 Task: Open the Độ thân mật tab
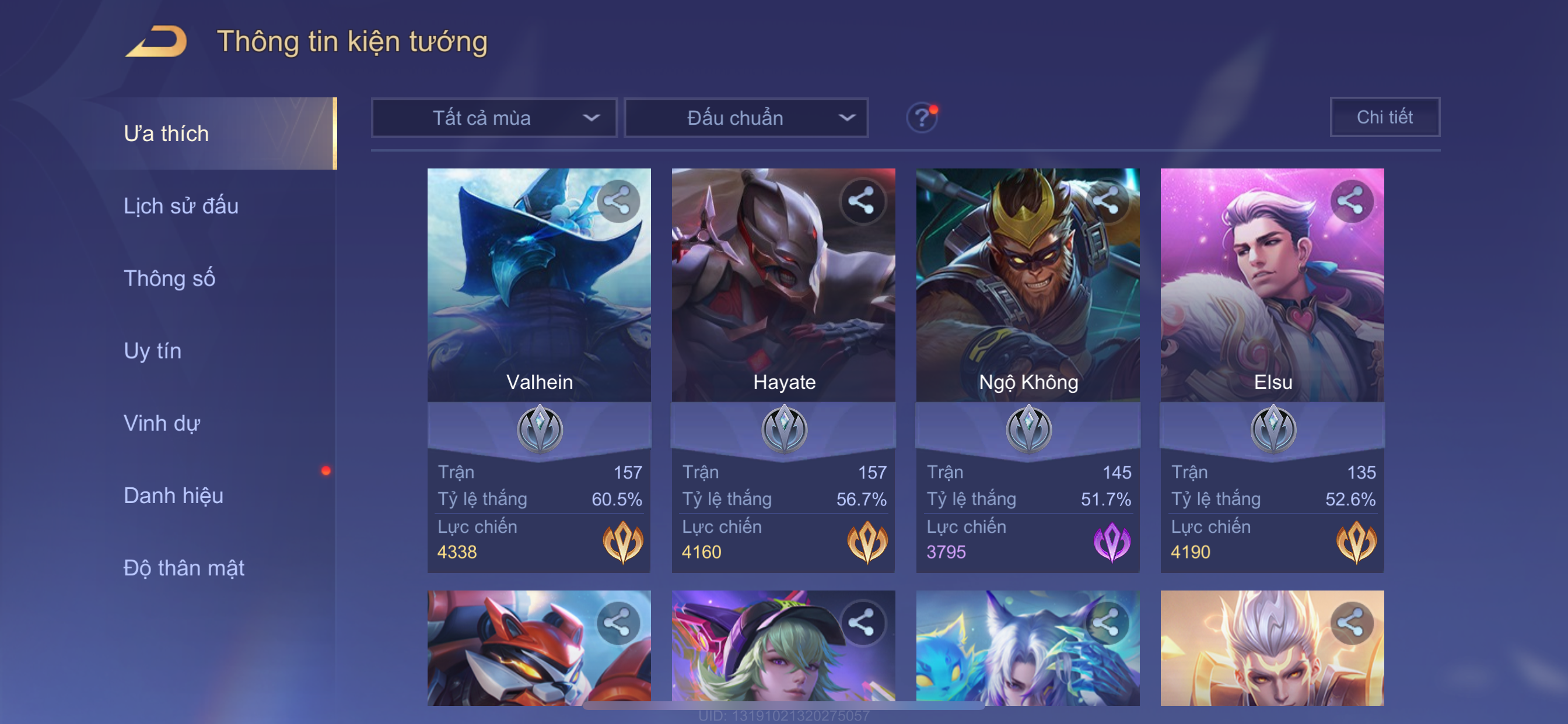(184, 568)
